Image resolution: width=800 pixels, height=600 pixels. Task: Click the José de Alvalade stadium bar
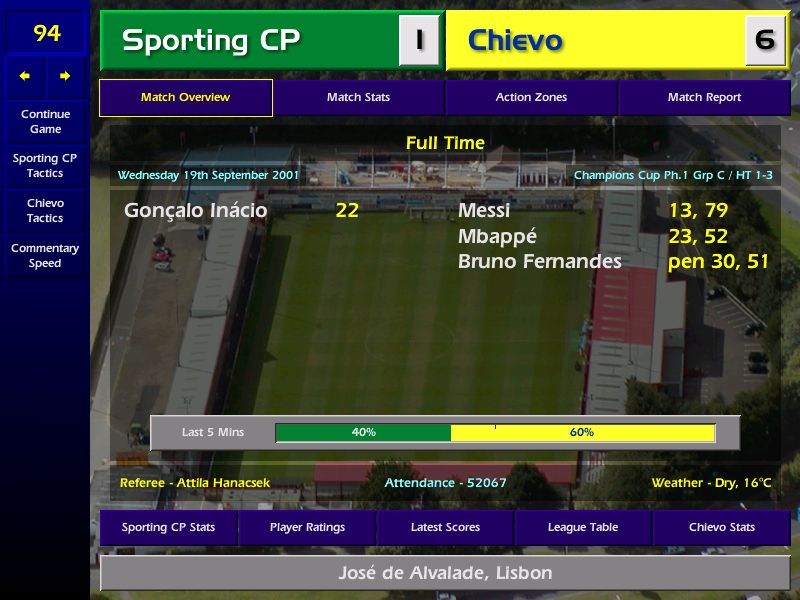pos(445,574)
